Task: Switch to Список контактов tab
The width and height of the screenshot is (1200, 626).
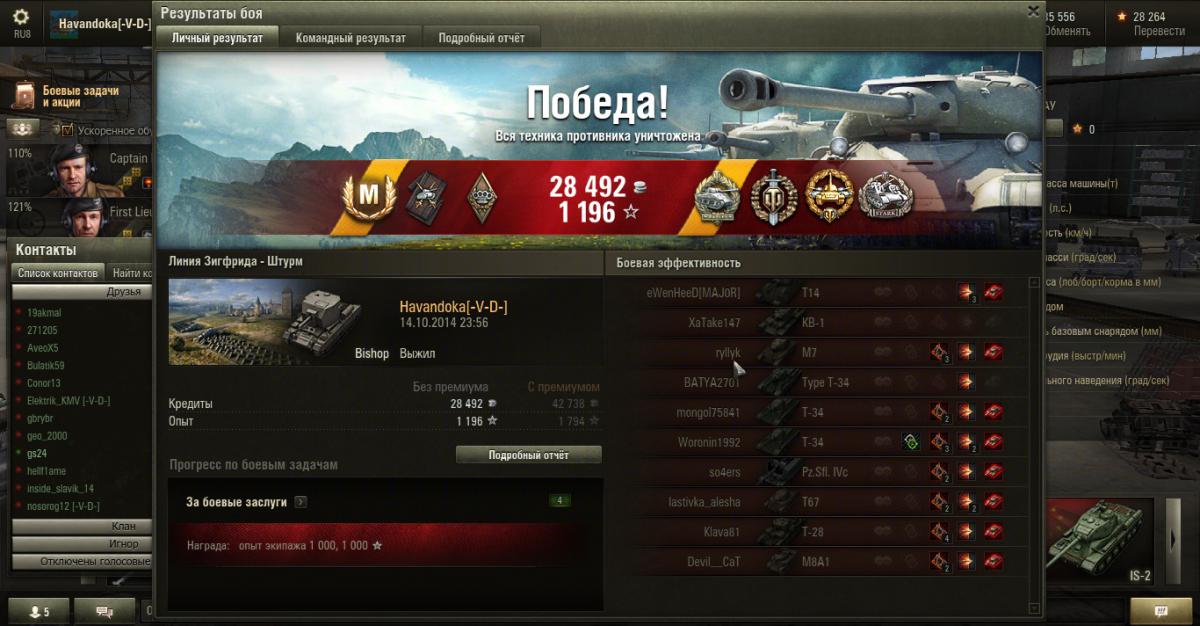Action: pyautogui.click(x=58, y=273)
